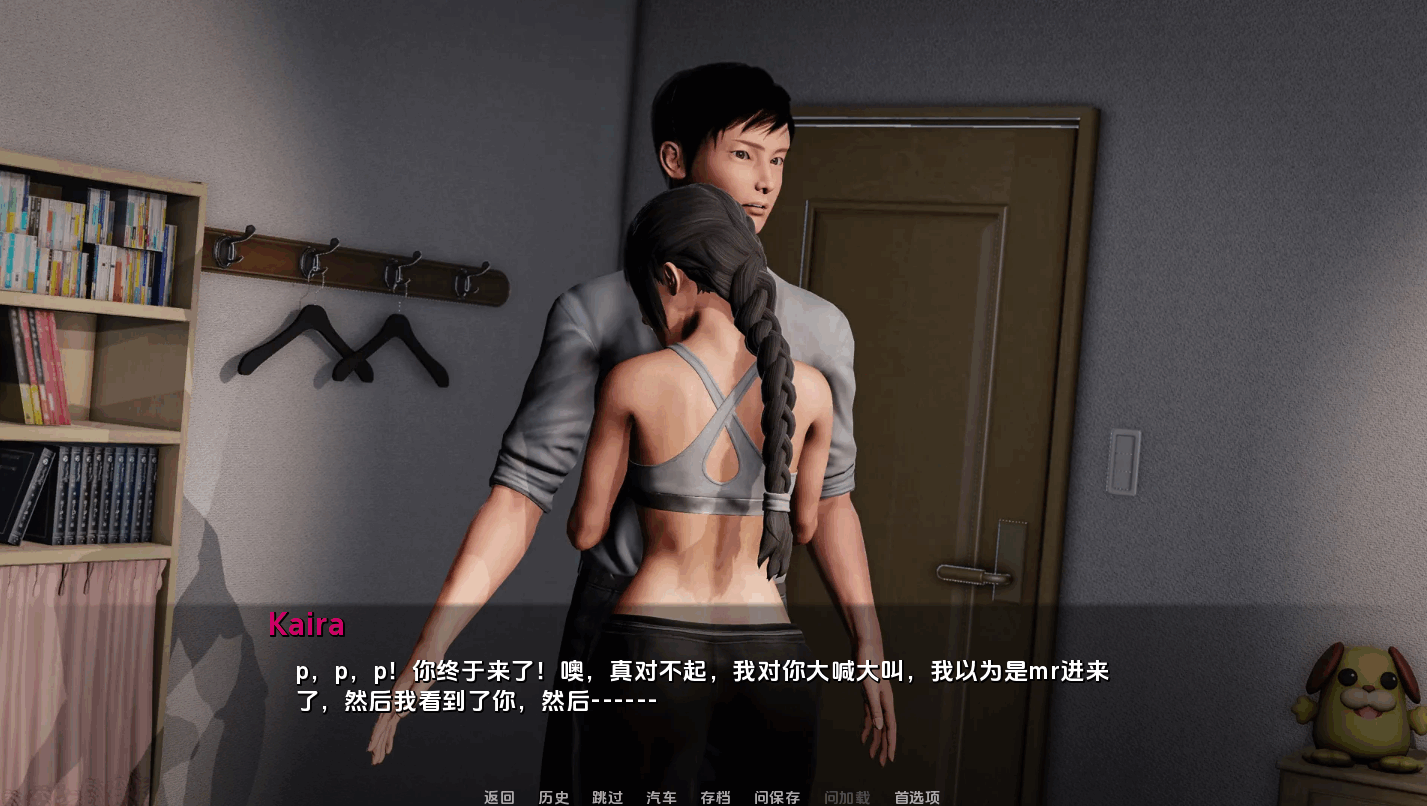The image size is (1427, 806).
Task: Click Kaira's name label
Action: (305, 626)
